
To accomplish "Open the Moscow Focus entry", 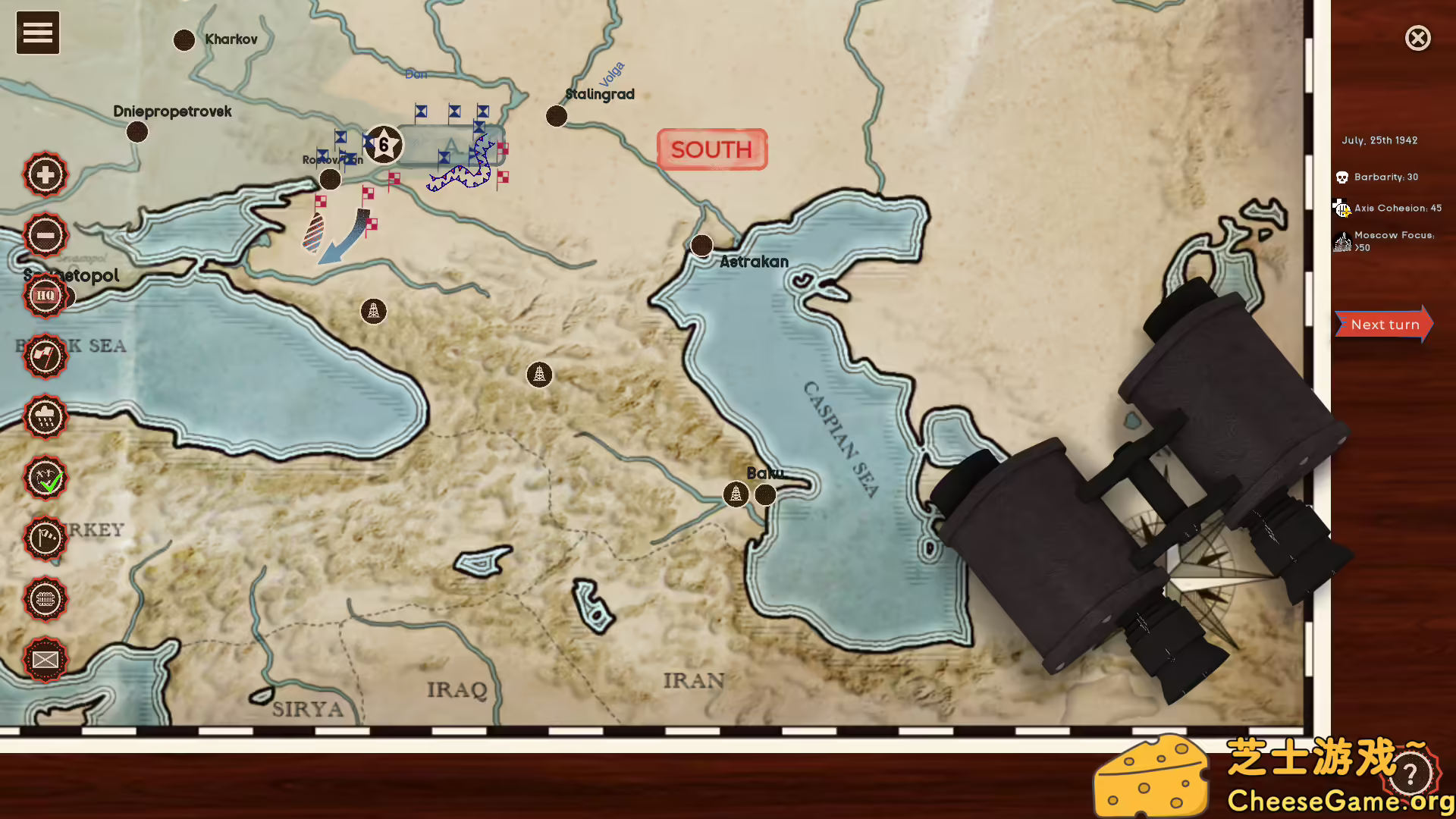I will tap(1342, 241).
